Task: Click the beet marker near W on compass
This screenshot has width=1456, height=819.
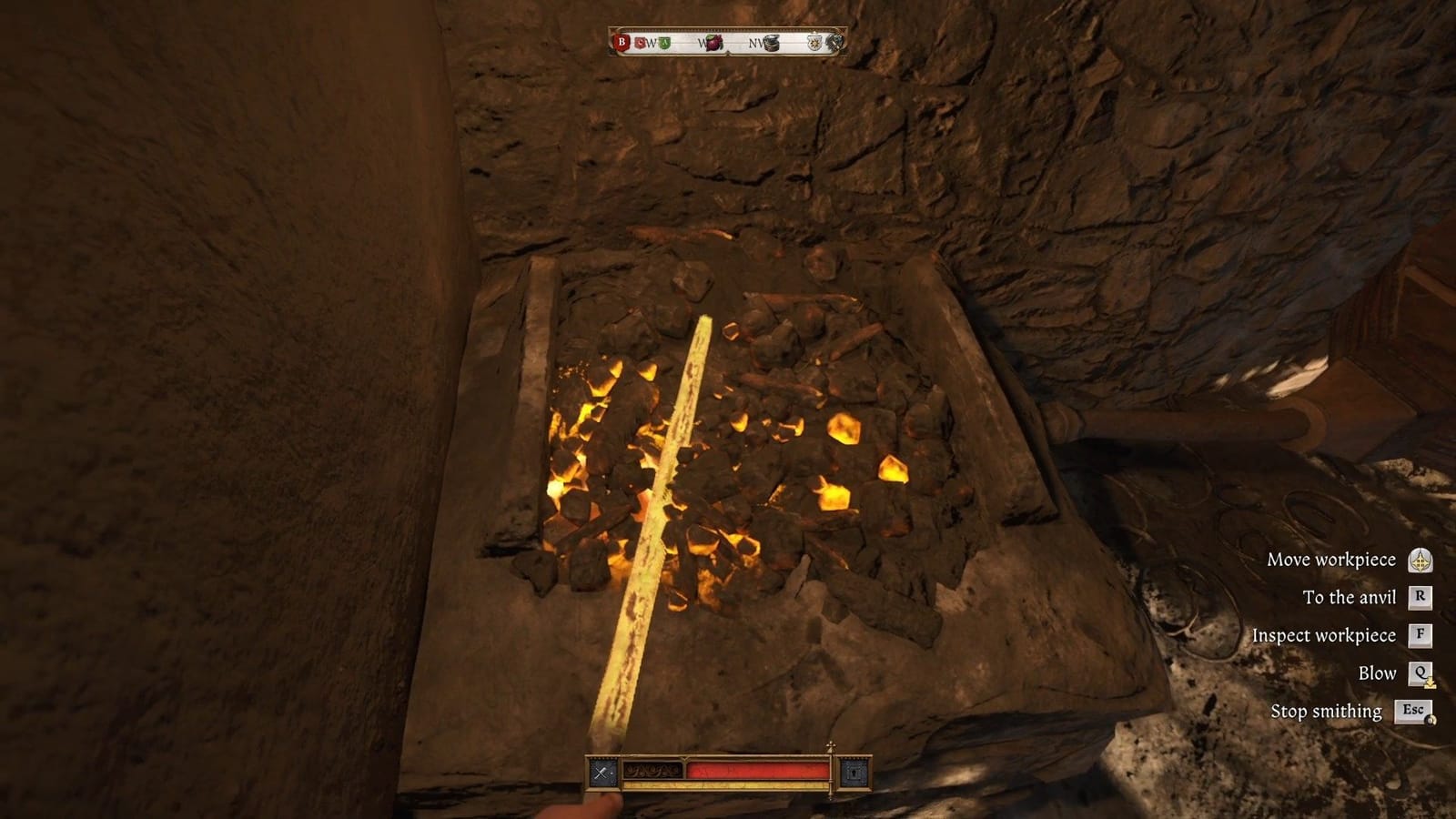Action: 714,42
